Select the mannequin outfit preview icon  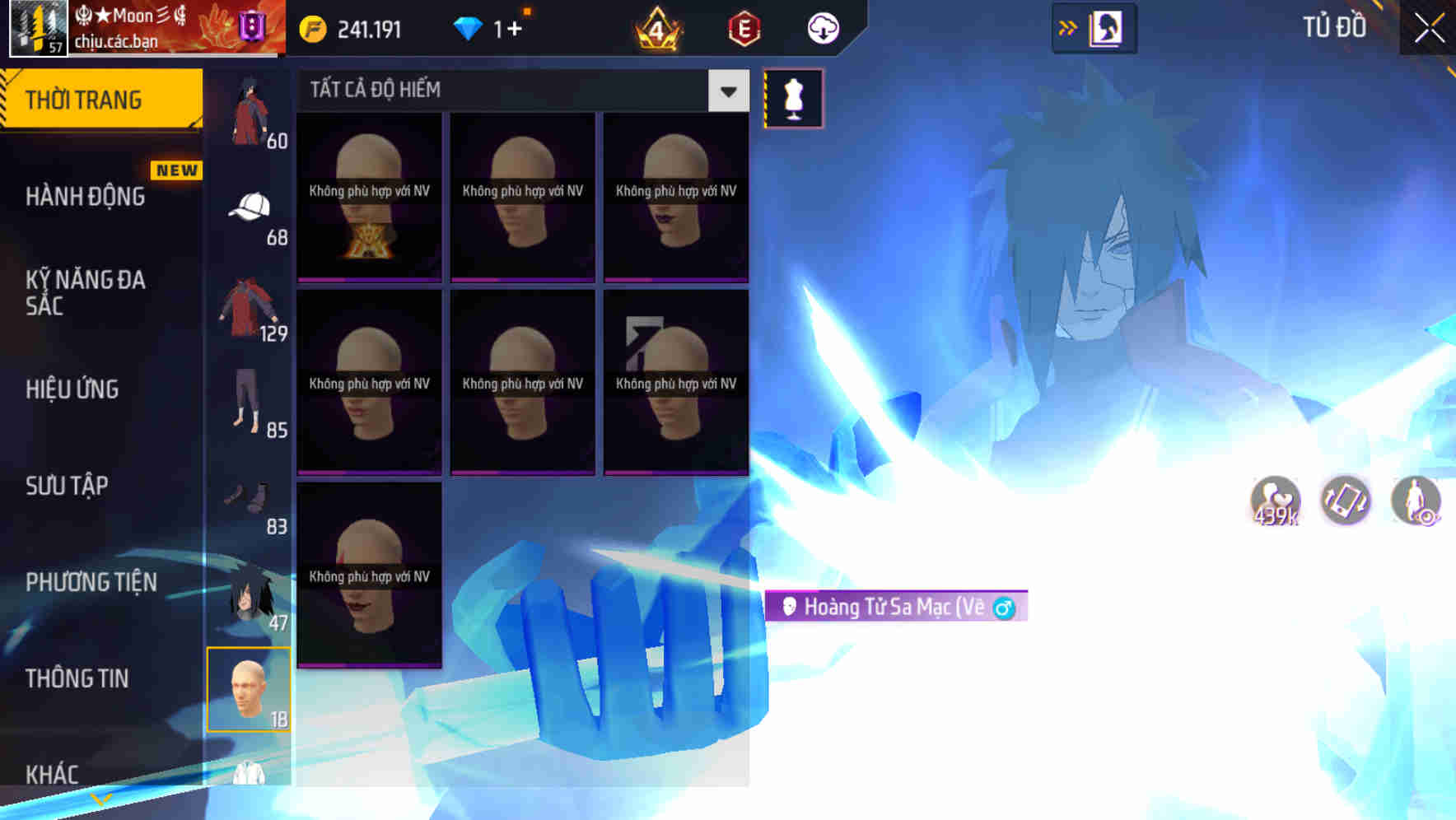click(793, 97)
